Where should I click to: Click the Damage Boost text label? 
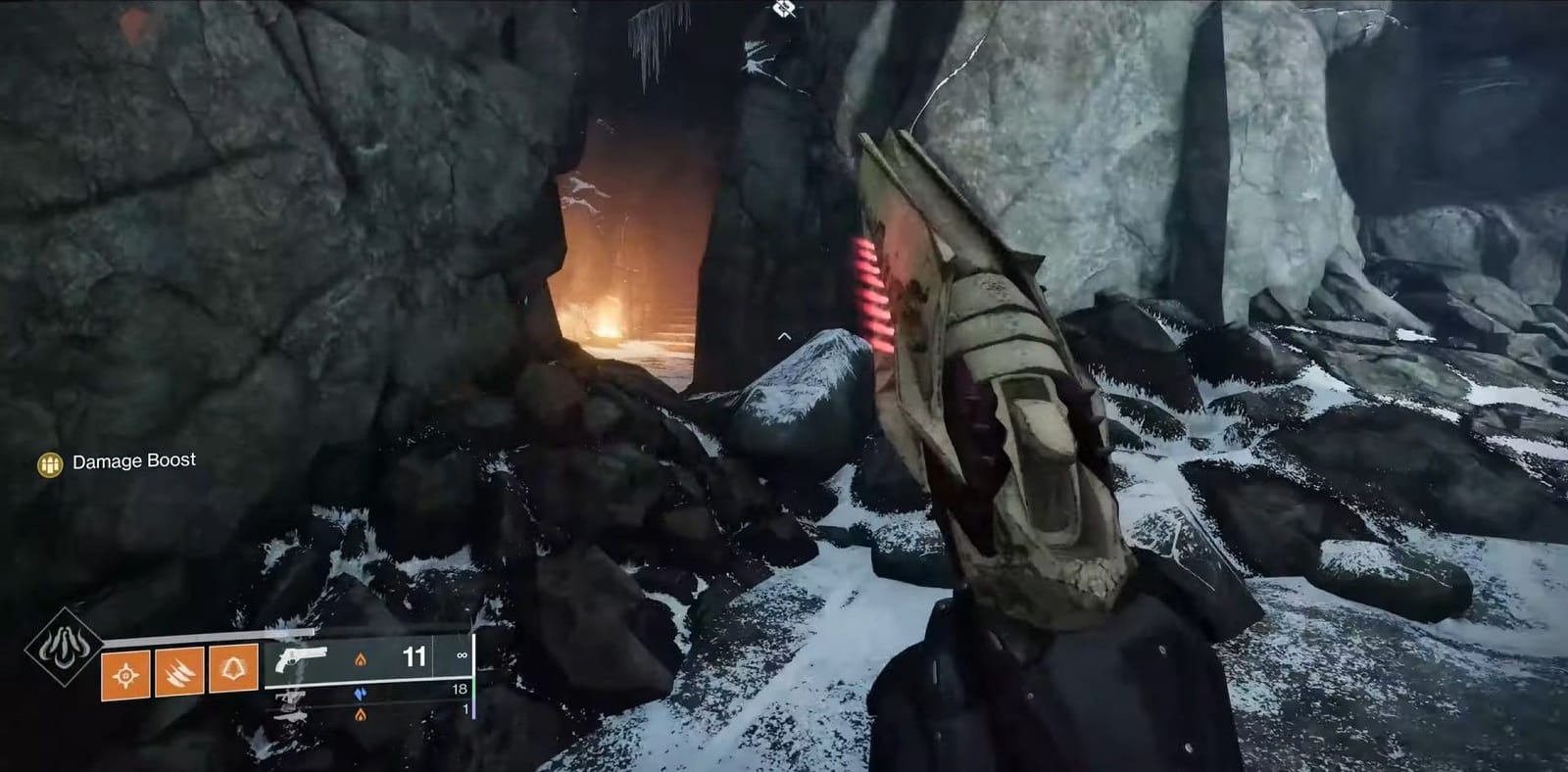[134, 459]
